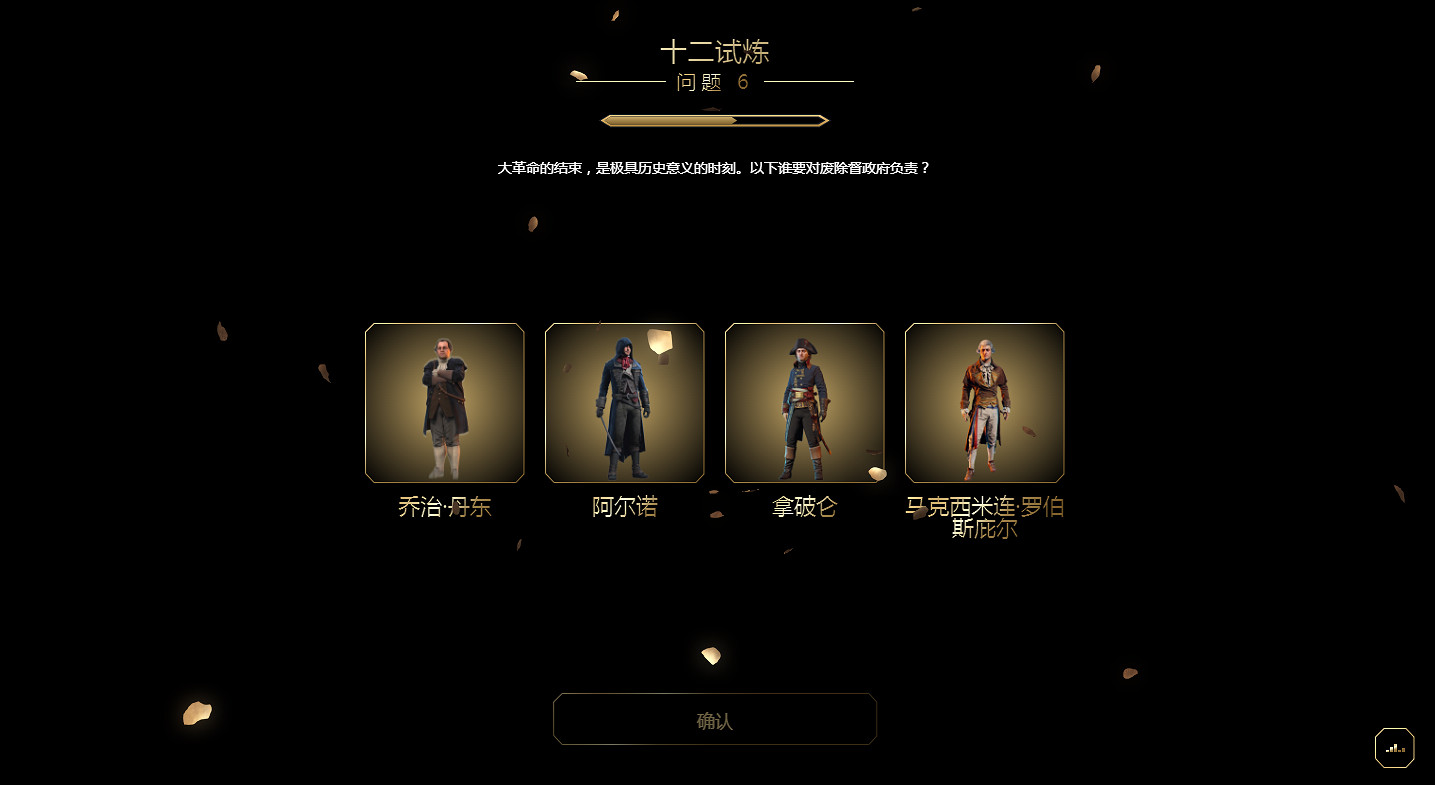
Task: Click the question text about 督政府
Action: pos(714,168)
